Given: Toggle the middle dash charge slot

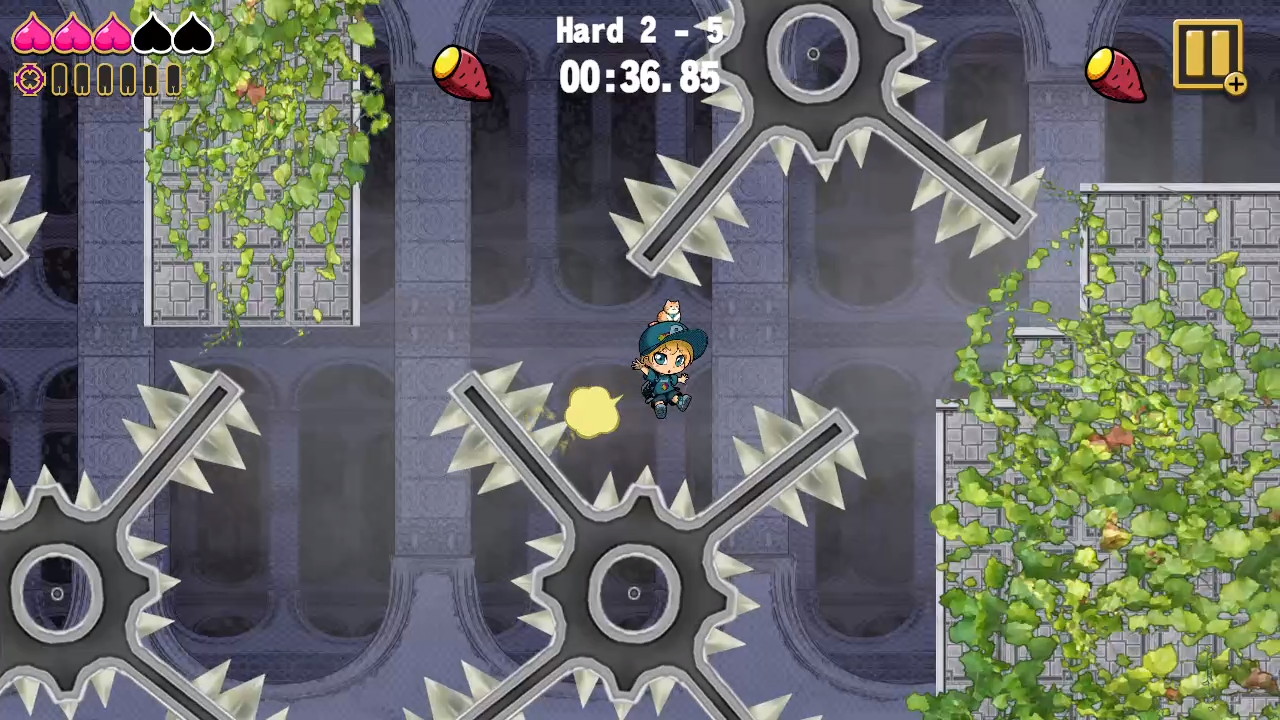Looking at the screenshot, I should click(118, 80).
